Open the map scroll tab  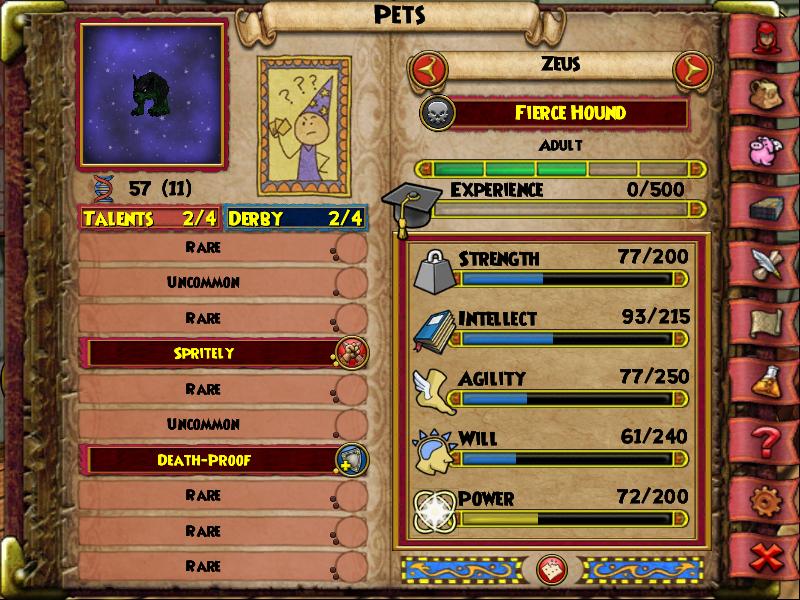[x=768, y=322]
